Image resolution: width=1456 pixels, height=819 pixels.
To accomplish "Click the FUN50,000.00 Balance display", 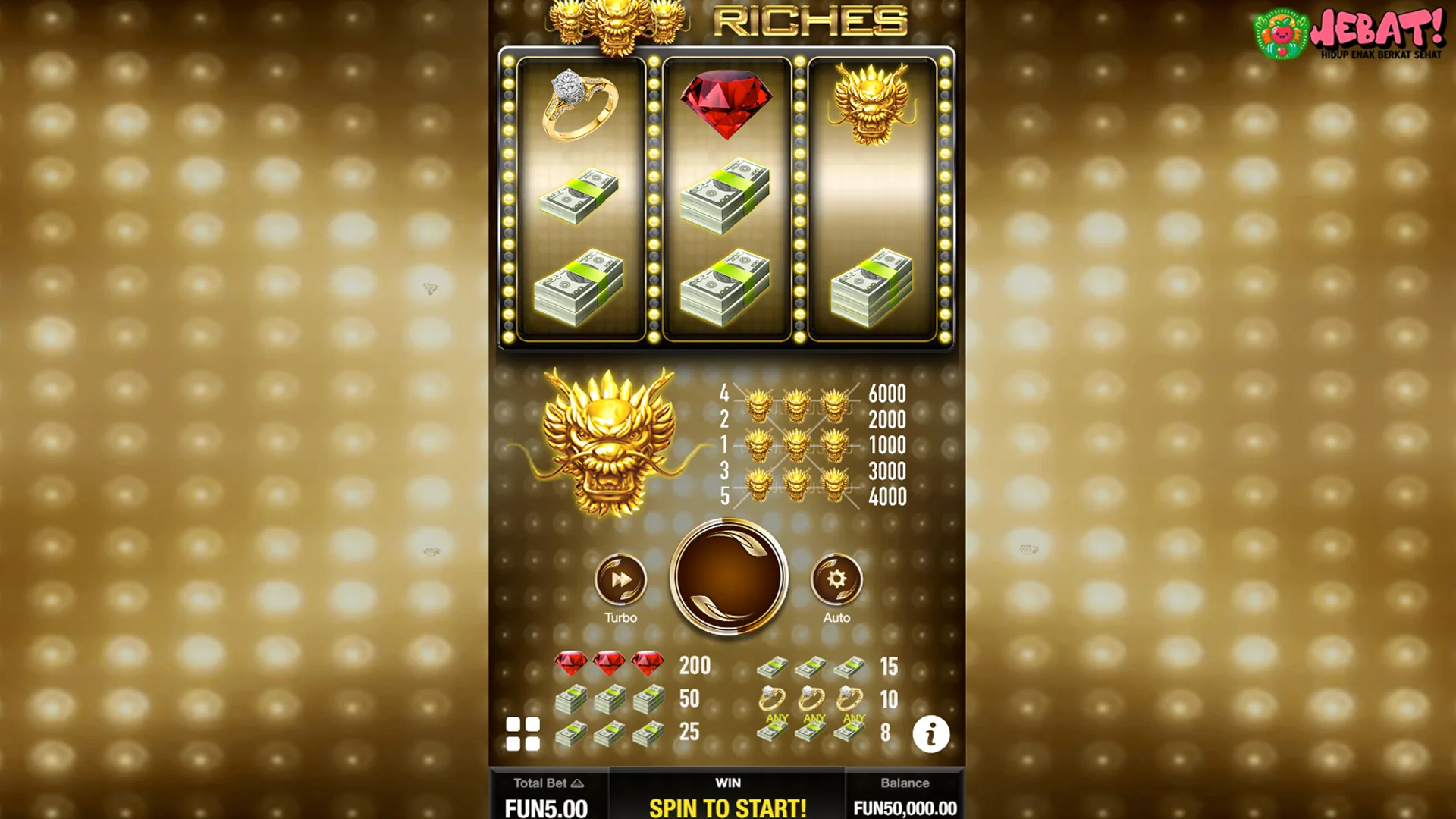I will coord(904,808).
